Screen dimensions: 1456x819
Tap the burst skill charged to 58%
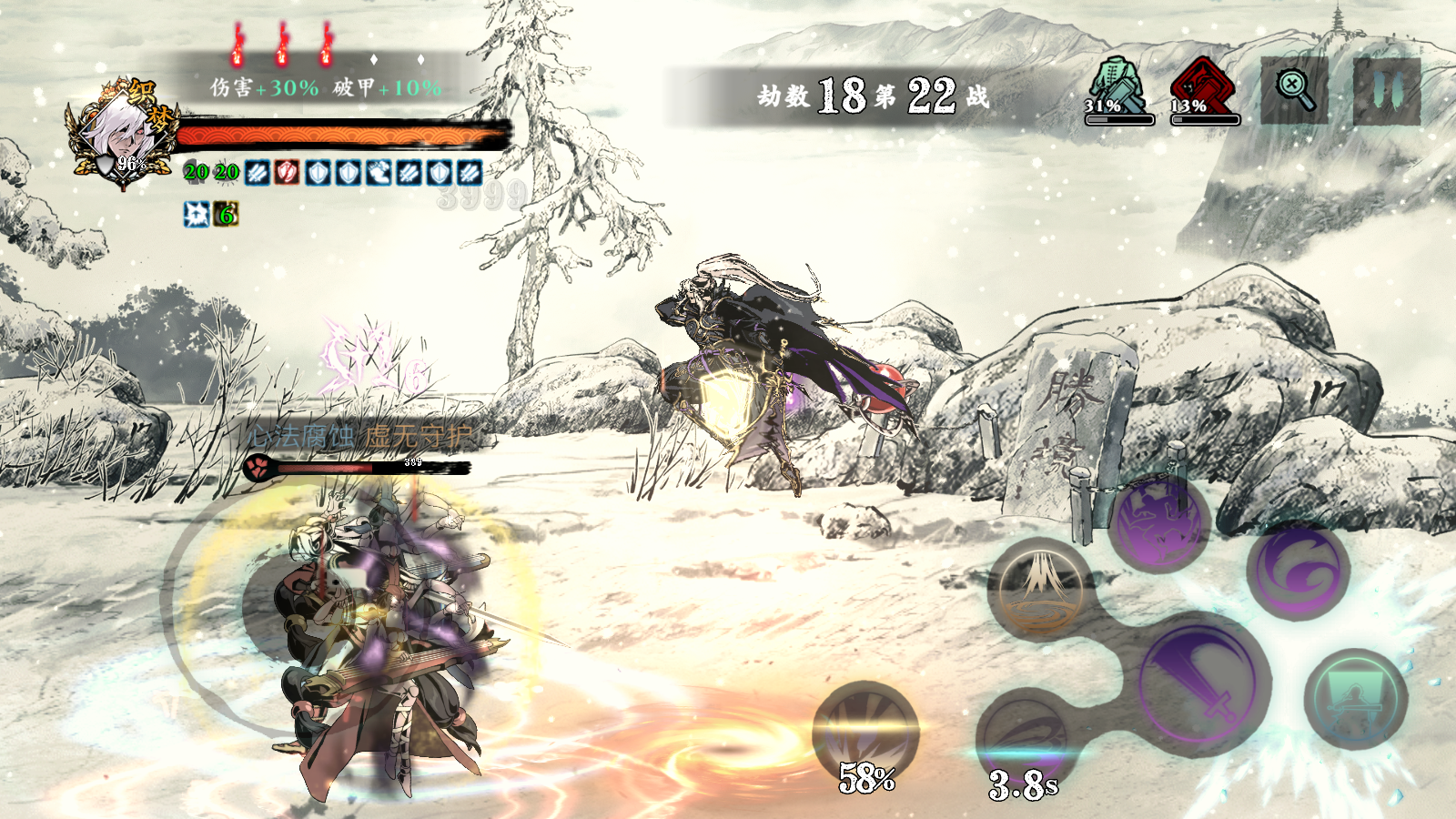(x=865, y=731)
